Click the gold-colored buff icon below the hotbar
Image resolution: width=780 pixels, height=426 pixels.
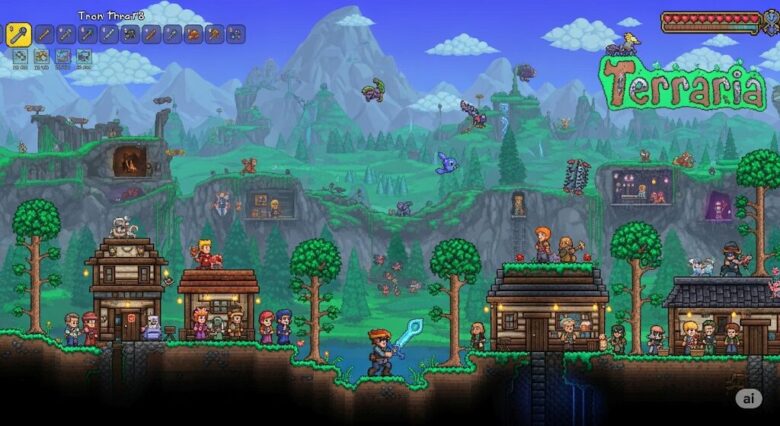pos(41,56)
